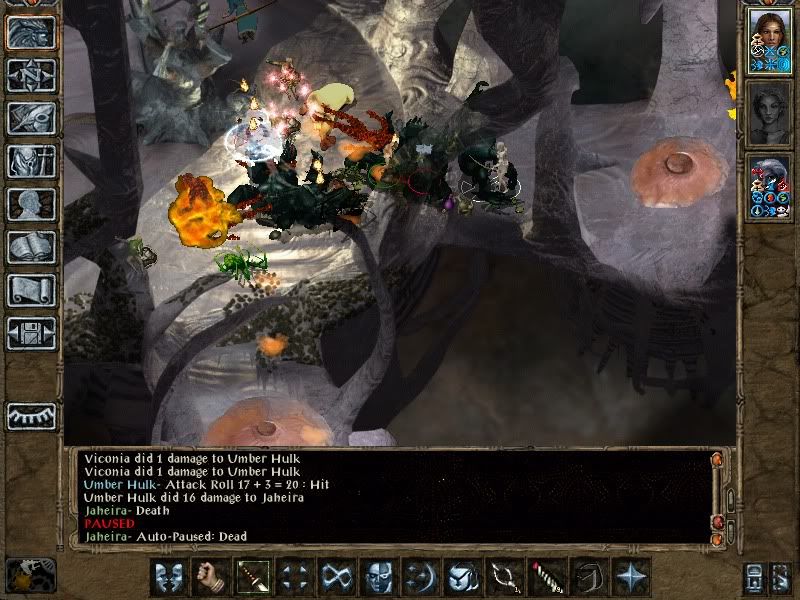This screenshot has height=600, width=800.
Task: Open the journal with the quill button
Action: 31,118
